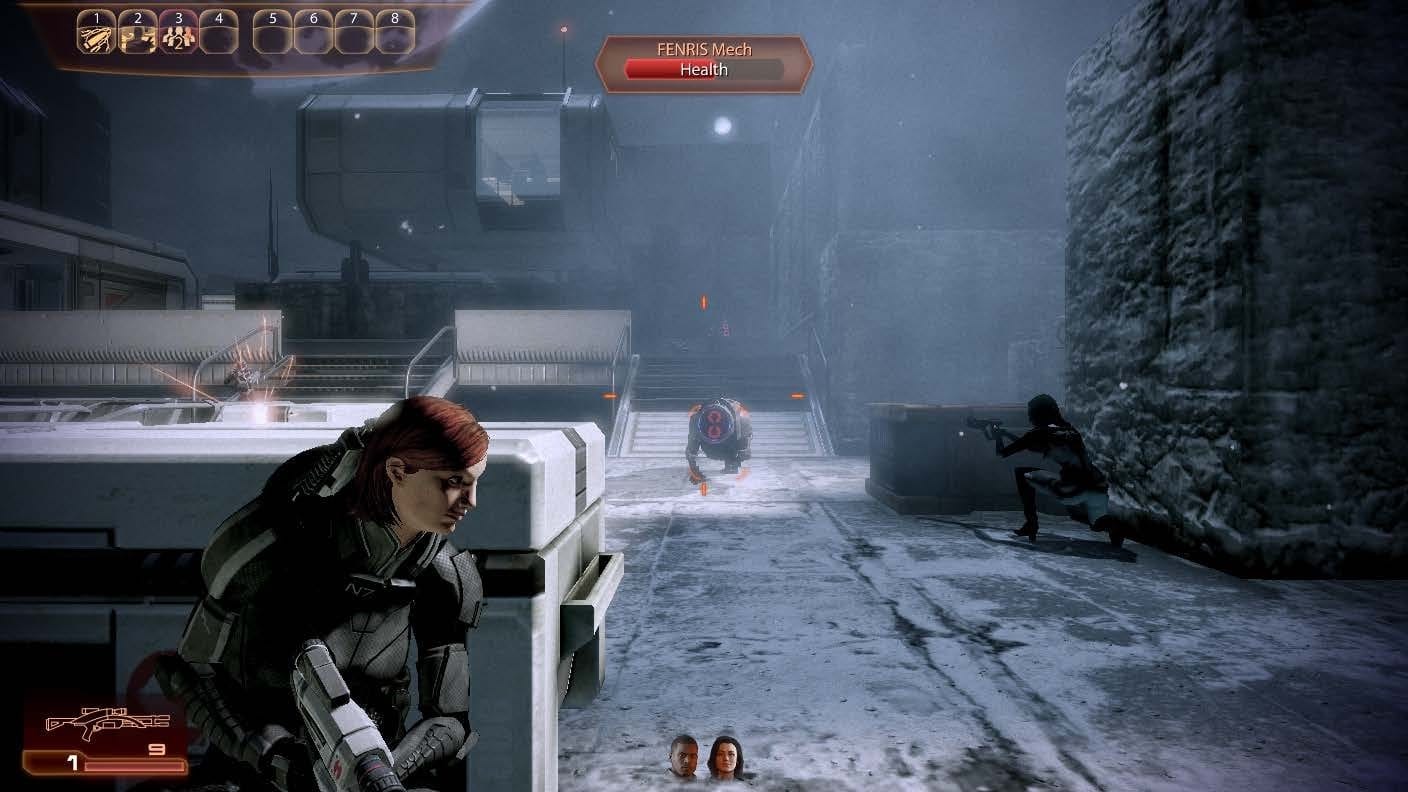Image resolution: width=1408 pixels, height=792 pixels.
Task: Select Miranda's squad portrait
Action: 723,757
